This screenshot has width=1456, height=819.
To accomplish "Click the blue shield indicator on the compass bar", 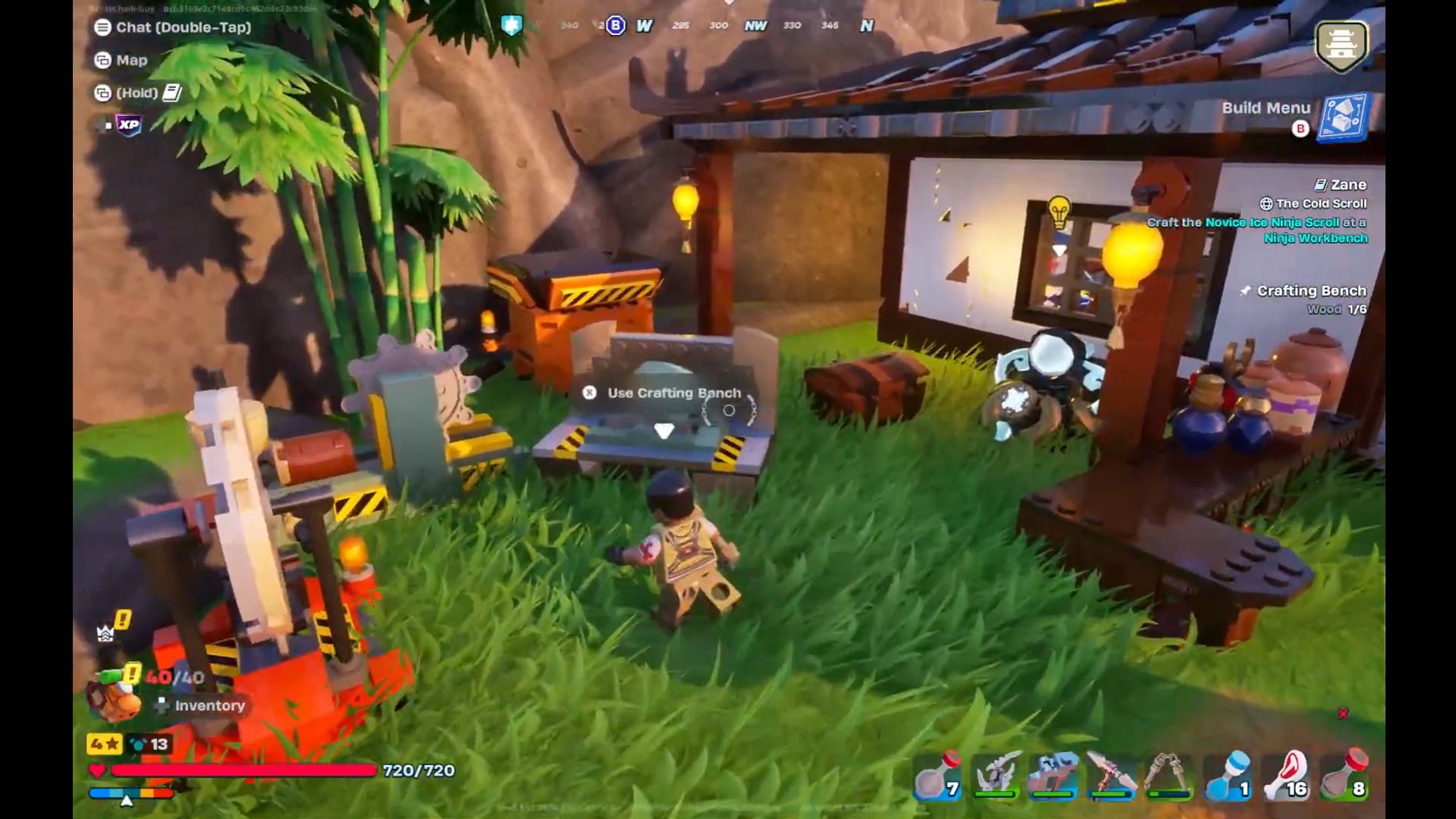I will tap(513, 25).
